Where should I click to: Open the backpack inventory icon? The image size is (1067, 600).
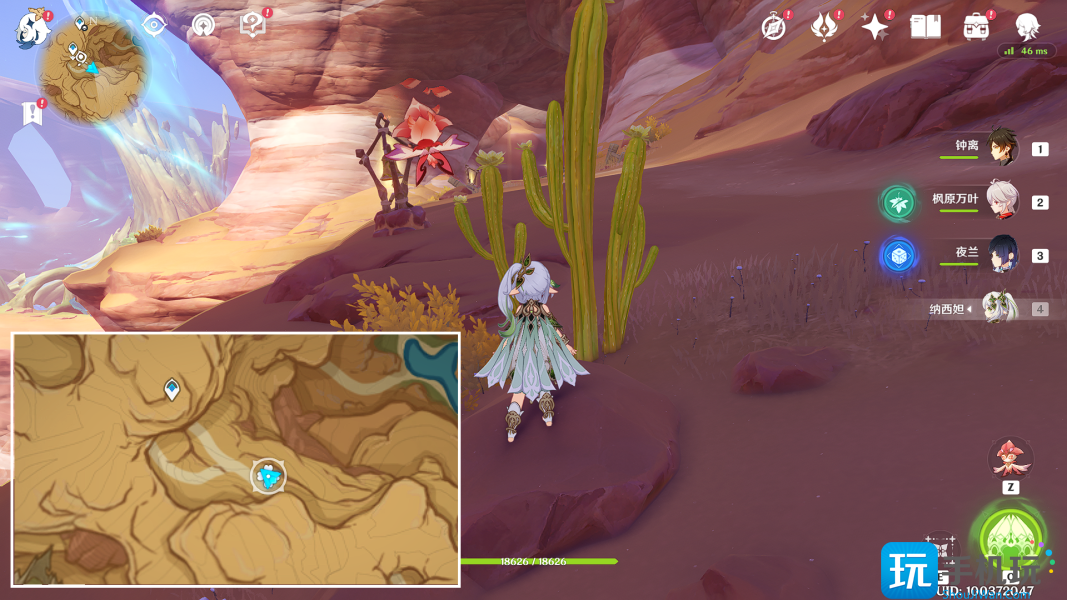[976, 27]
